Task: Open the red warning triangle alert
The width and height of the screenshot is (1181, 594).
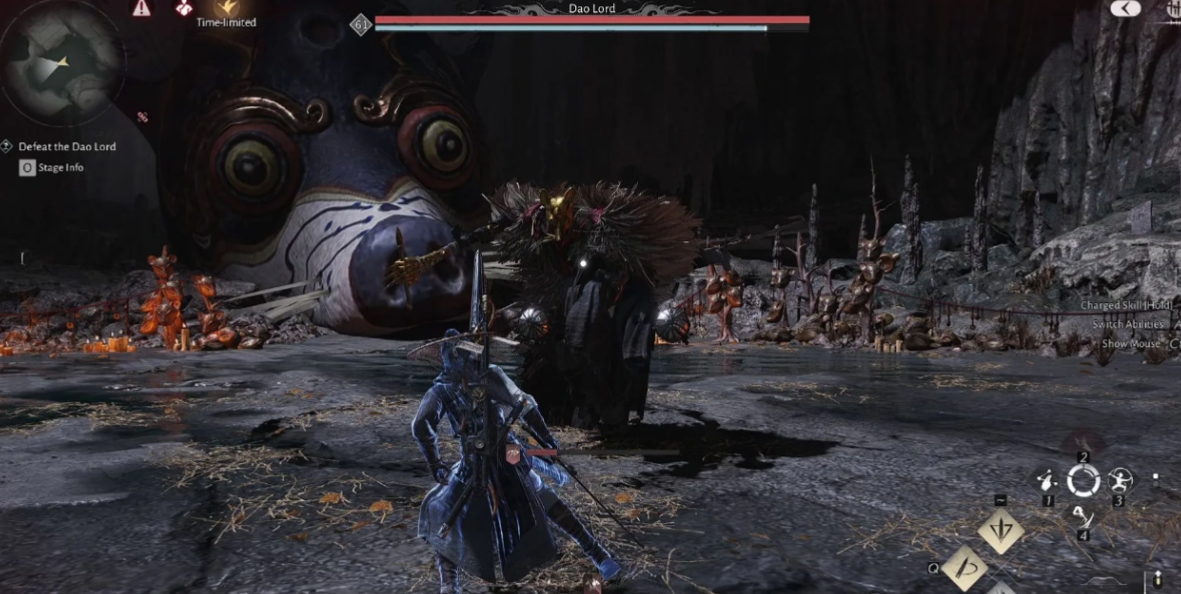Action: [141, 8]
